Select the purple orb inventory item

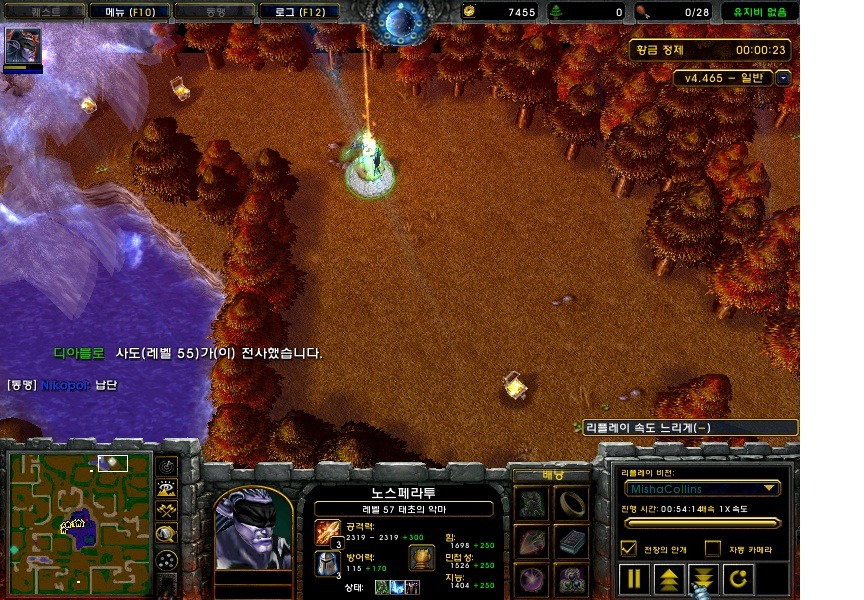click(x=531, y=580)
